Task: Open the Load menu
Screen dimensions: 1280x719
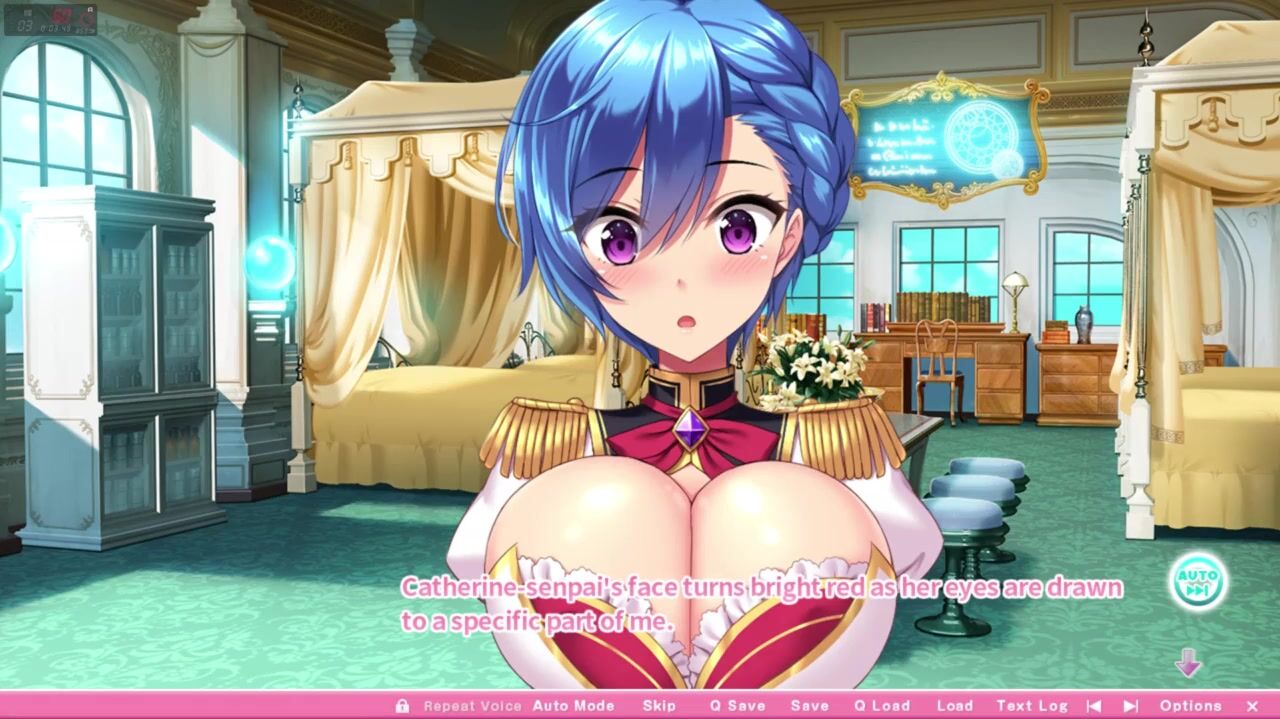Action: [x=955, y=706]
